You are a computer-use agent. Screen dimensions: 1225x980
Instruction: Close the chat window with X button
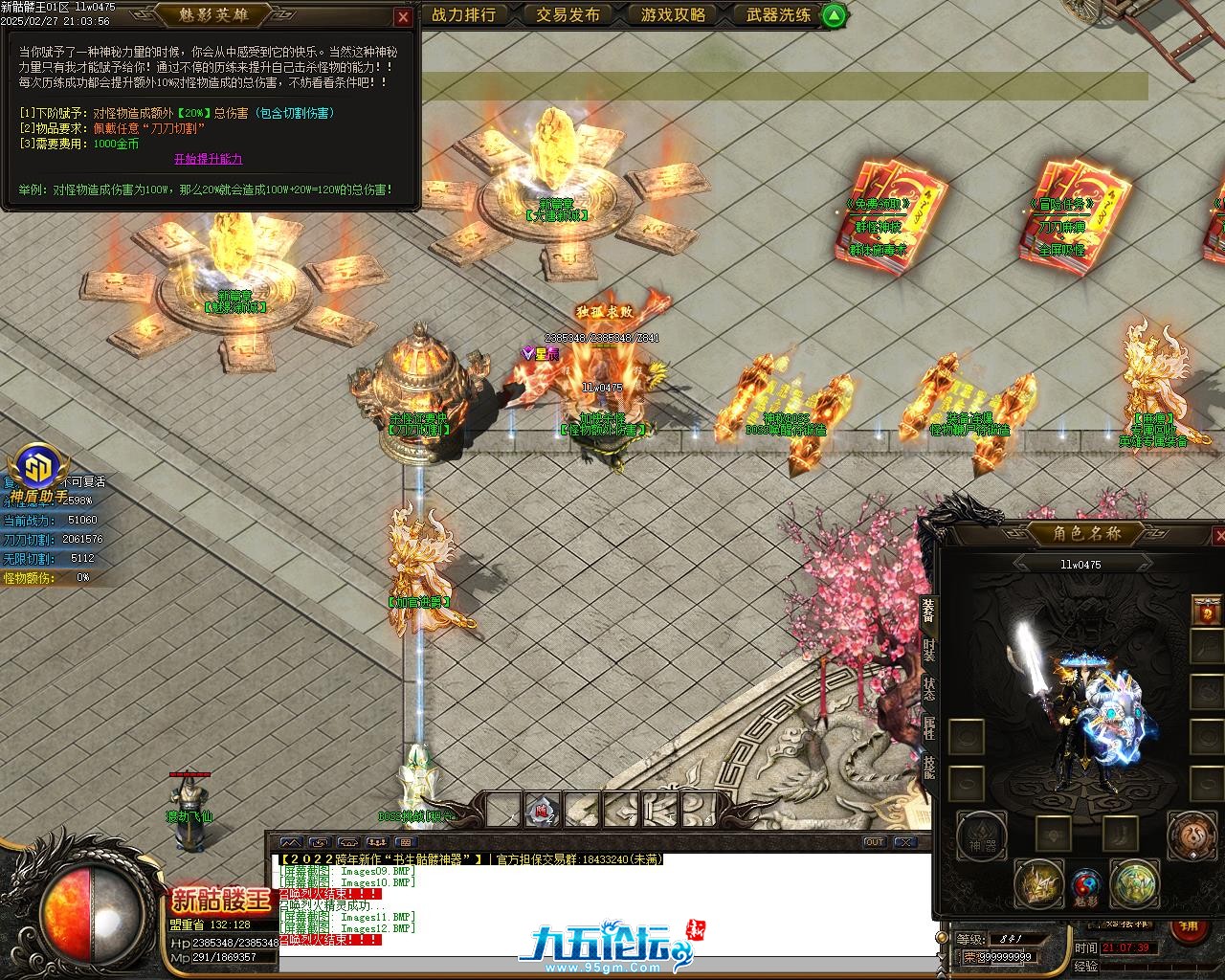(904, 842)
